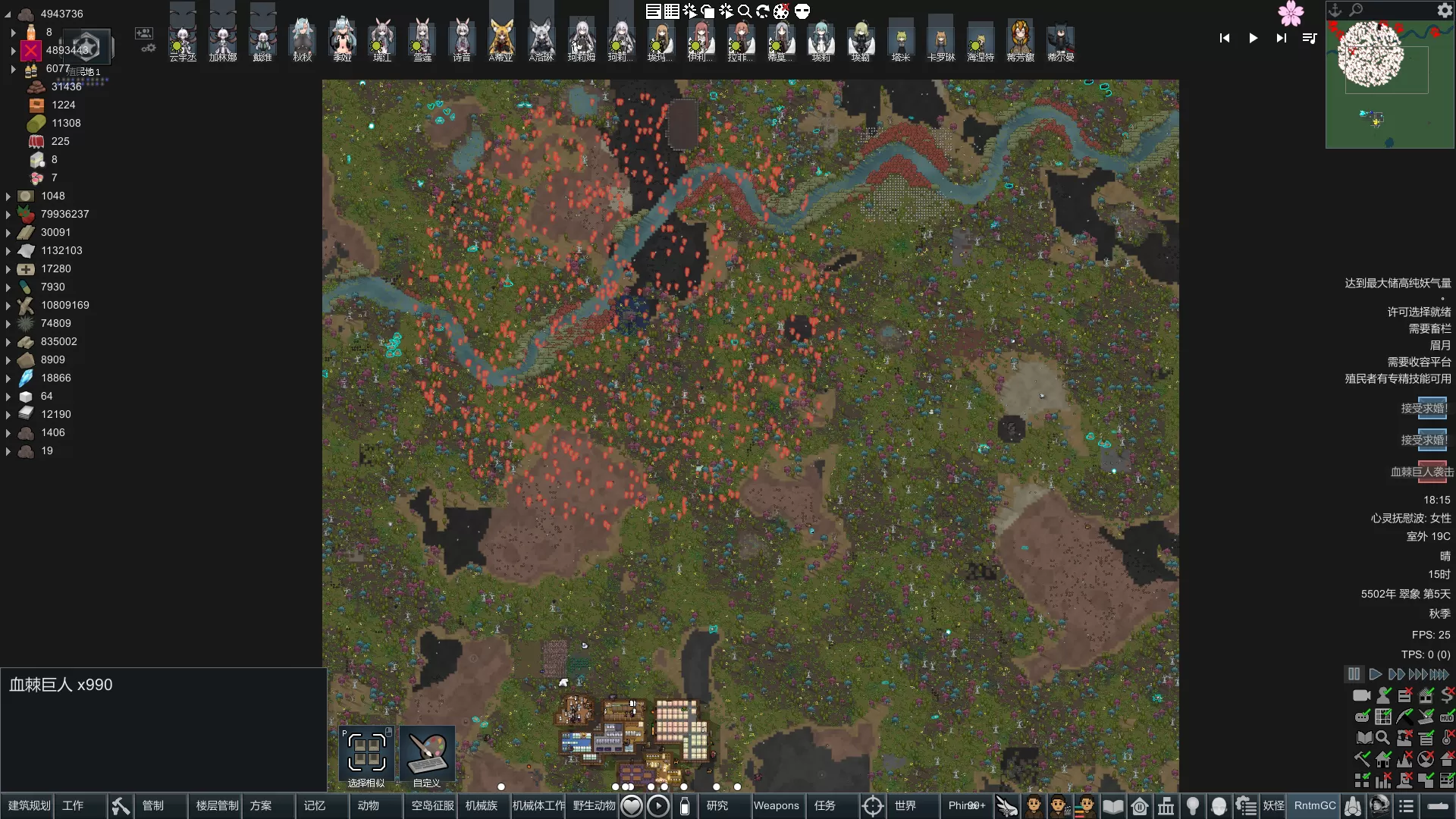
Task: Open the 工作 work tab
Action: pyautogui.click(x=73, y=805)
